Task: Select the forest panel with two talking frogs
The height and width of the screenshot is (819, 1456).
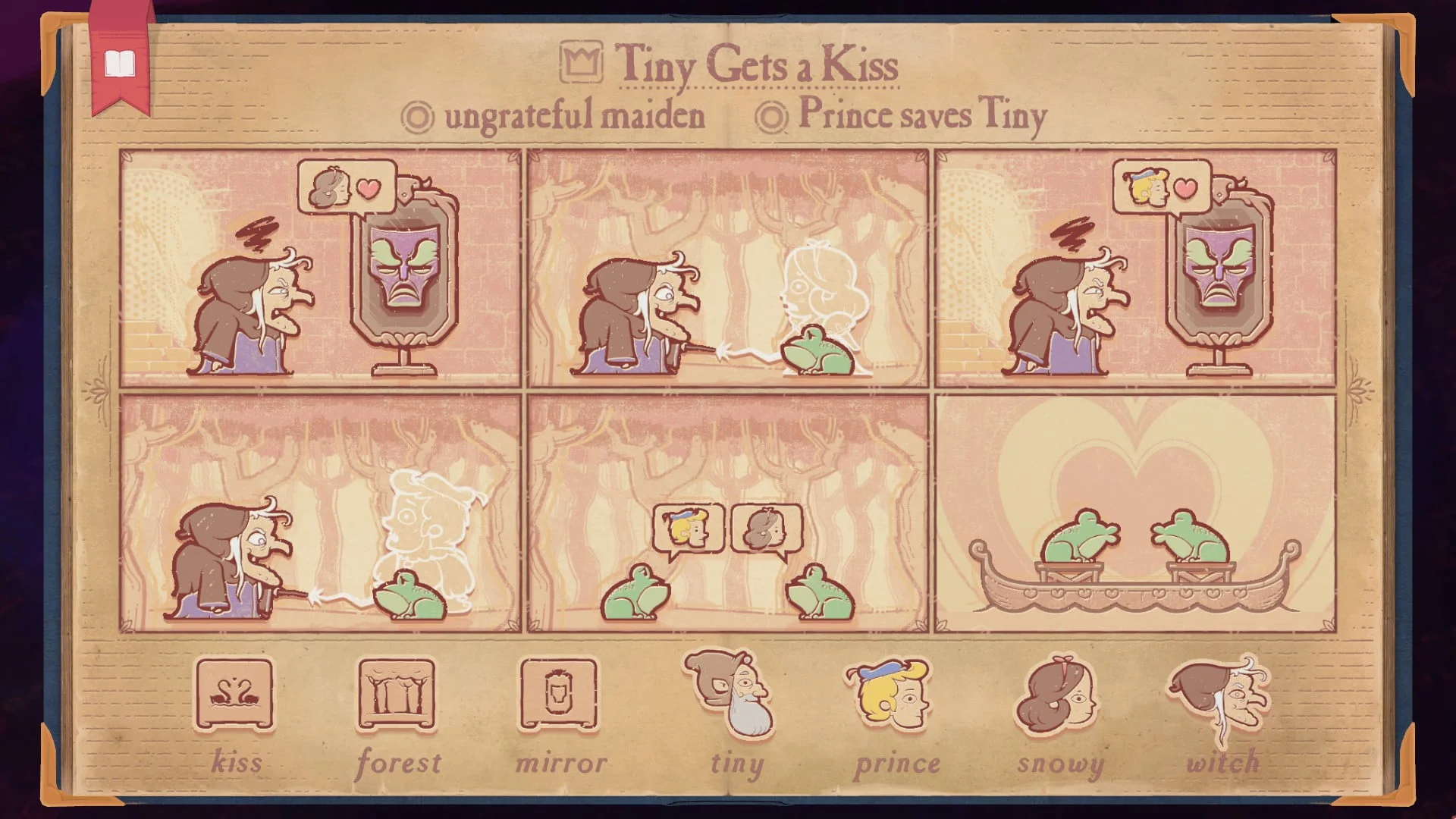Action: click(727, 513)
